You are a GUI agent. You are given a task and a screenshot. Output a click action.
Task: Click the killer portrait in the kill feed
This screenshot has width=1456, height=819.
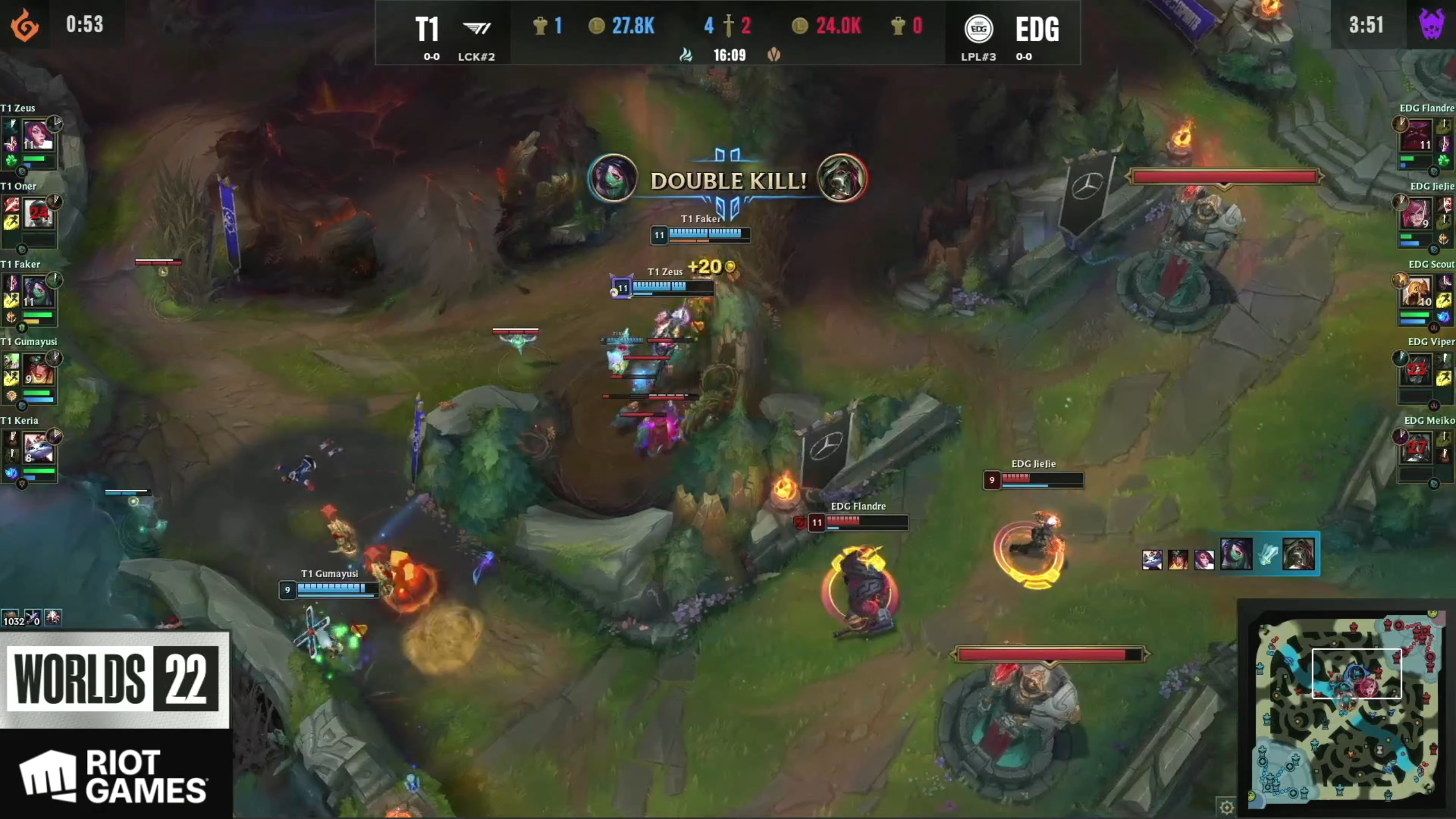(x=1236, y=554)
